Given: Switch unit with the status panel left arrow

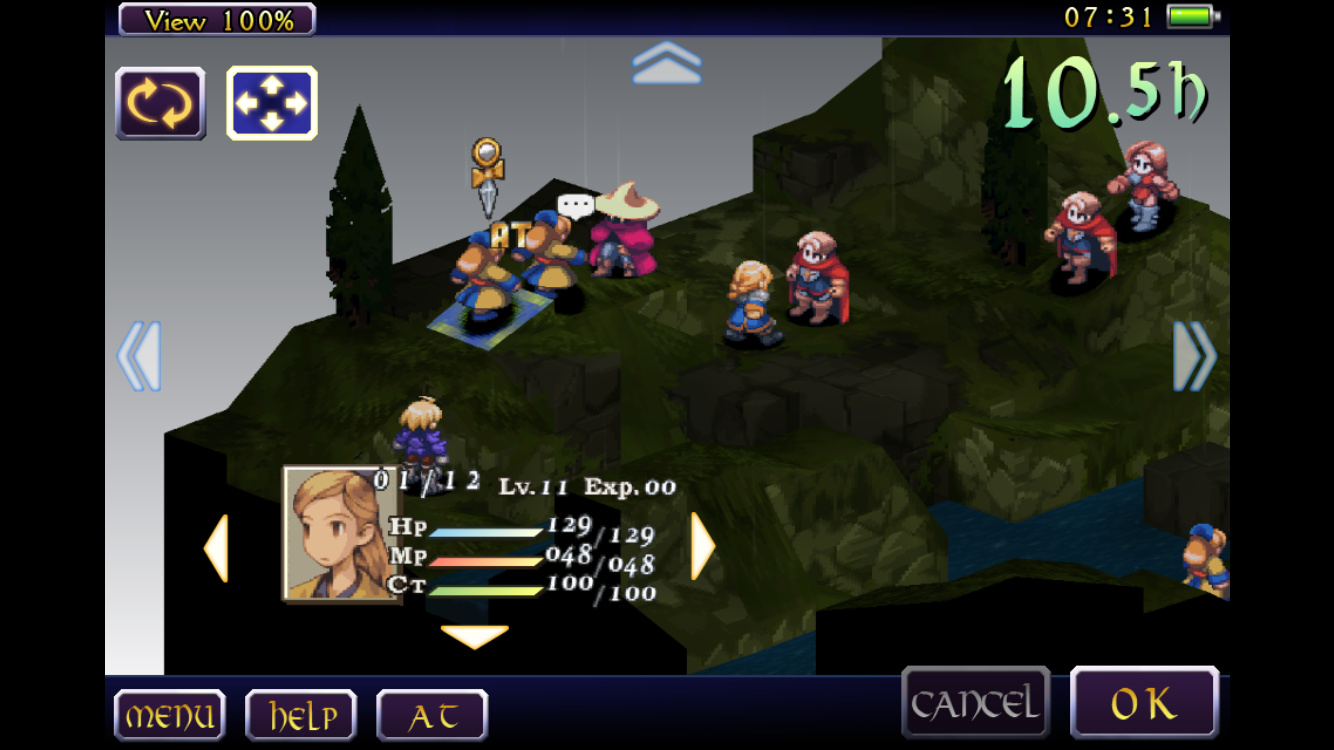Looking at the screenshot, I should pos(216,548).
